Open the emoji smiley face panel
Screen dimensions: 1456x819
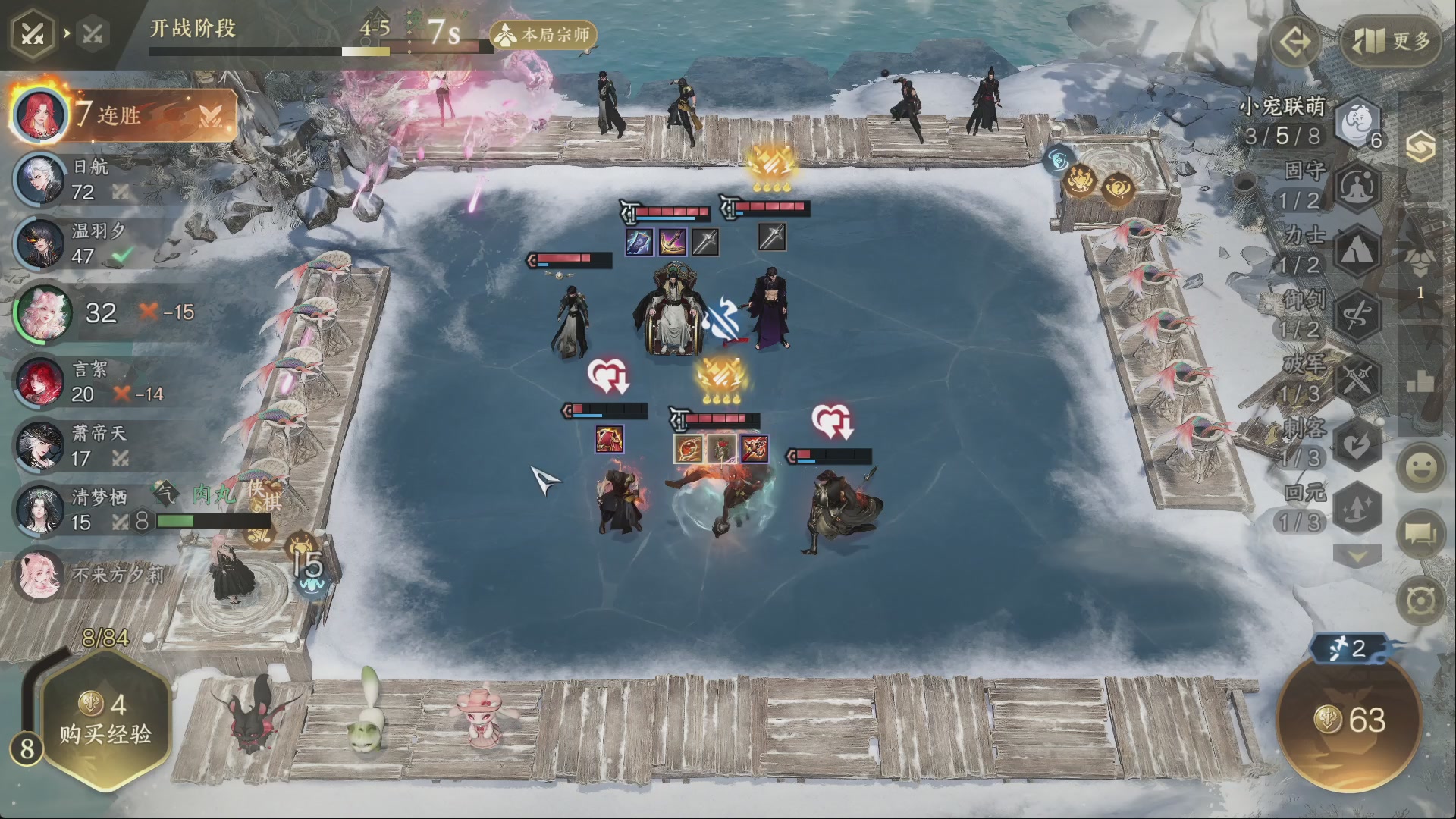1421,468
